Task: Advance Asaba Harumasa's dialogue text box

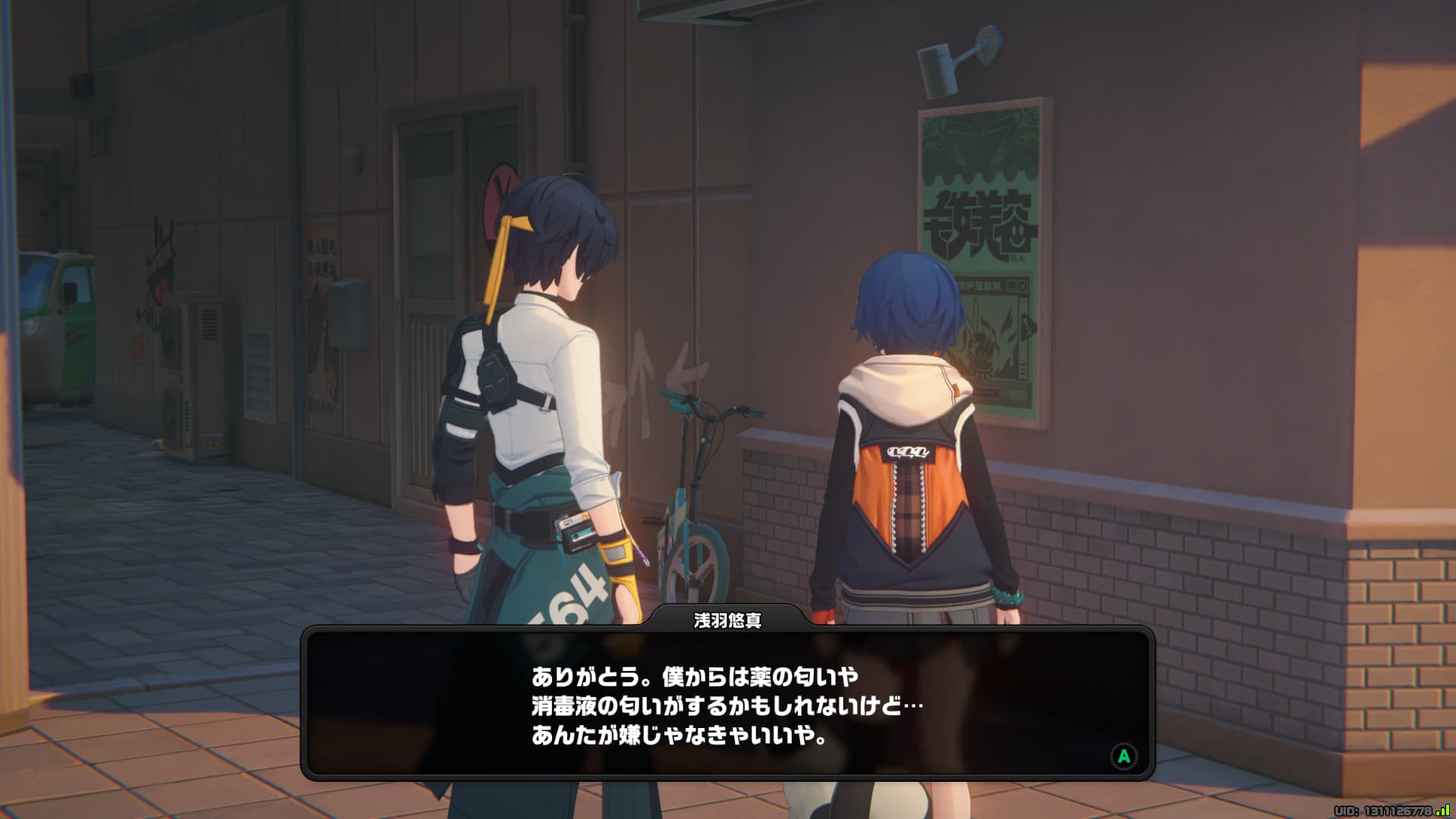Action: 1123,755
